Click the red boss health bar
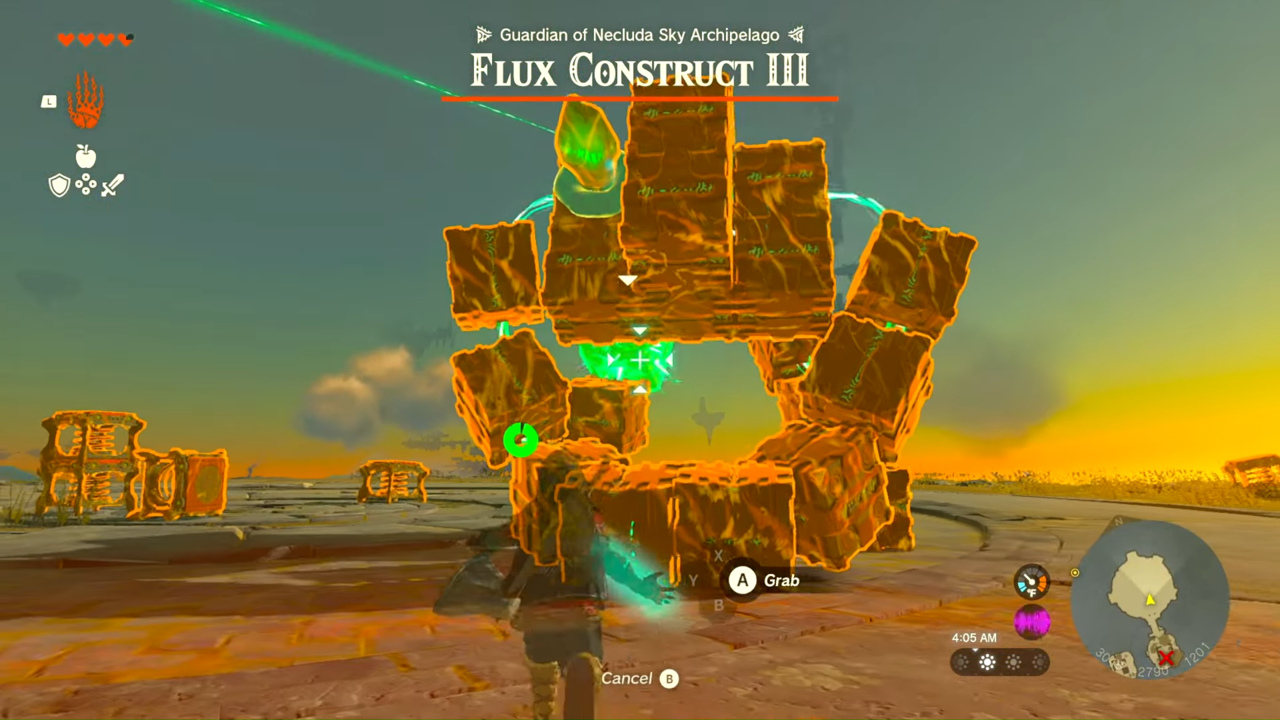This screenshot has width=1280, height=720. click(640, 98)
